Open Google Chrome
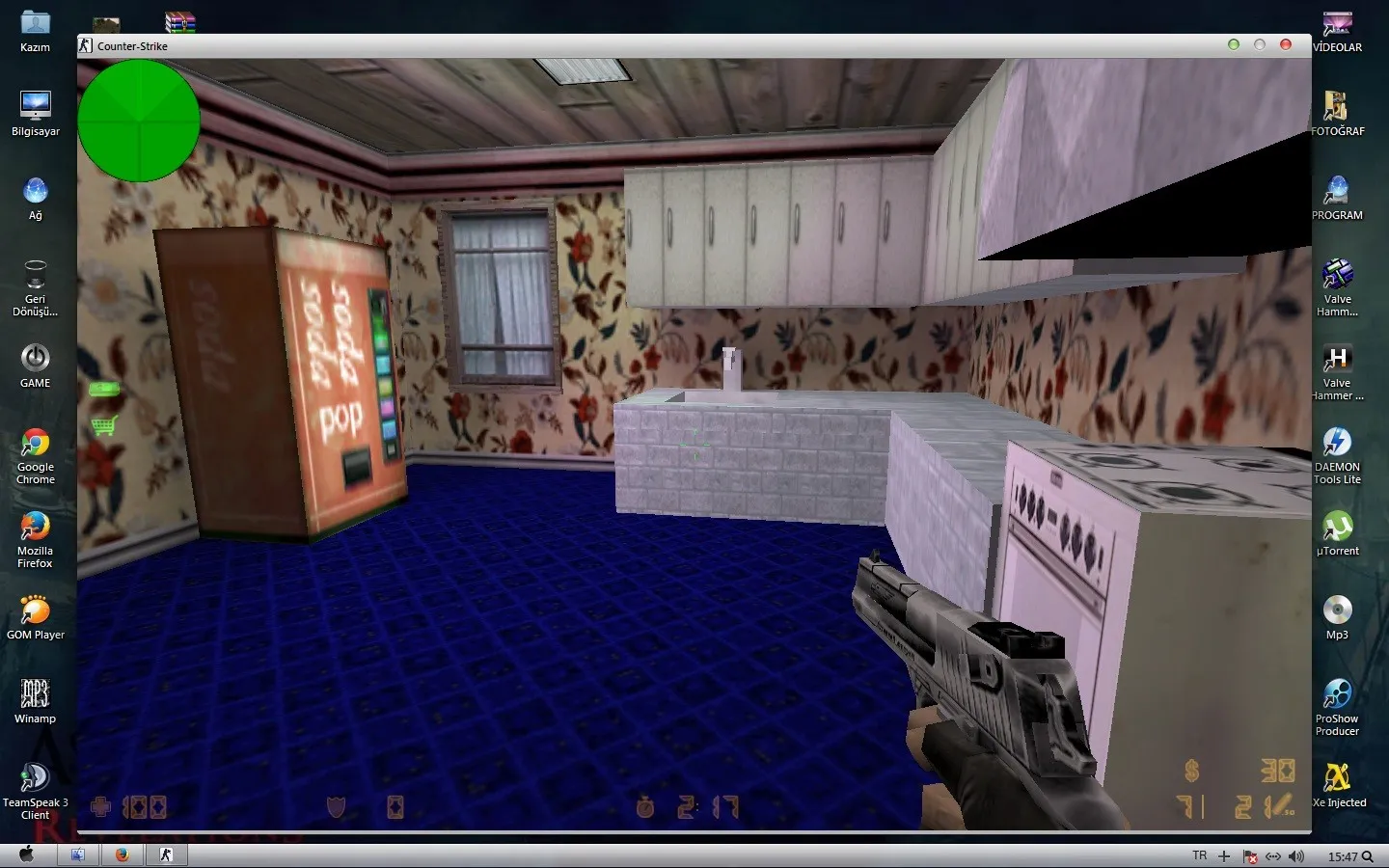Image resolution: width=1389 pixels, height=868 pixels. coord(35,447)
